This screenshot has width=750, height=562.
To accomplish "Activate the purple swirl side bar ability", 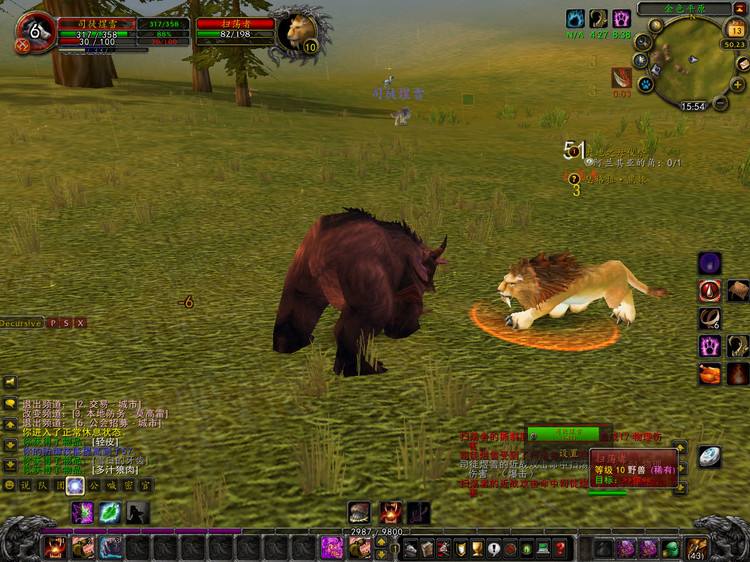I will click(710, 263).
